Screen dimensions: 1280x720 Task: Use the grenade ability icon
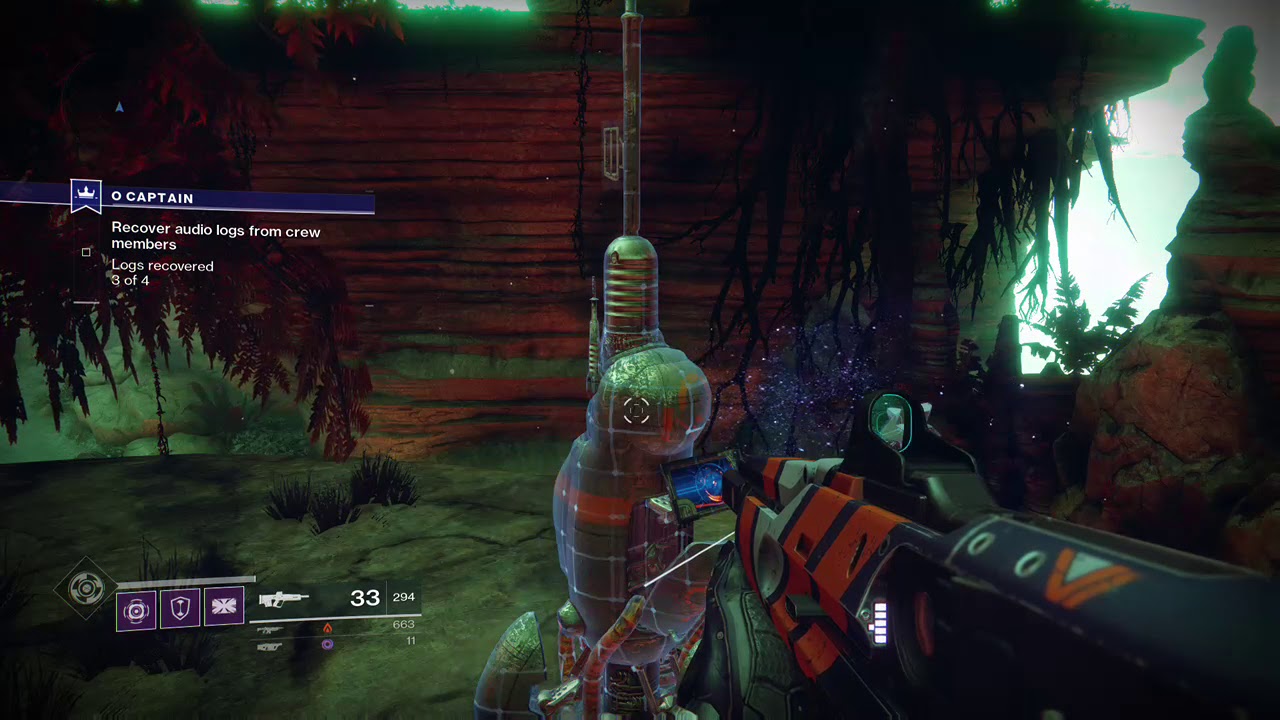pos(136,609)
